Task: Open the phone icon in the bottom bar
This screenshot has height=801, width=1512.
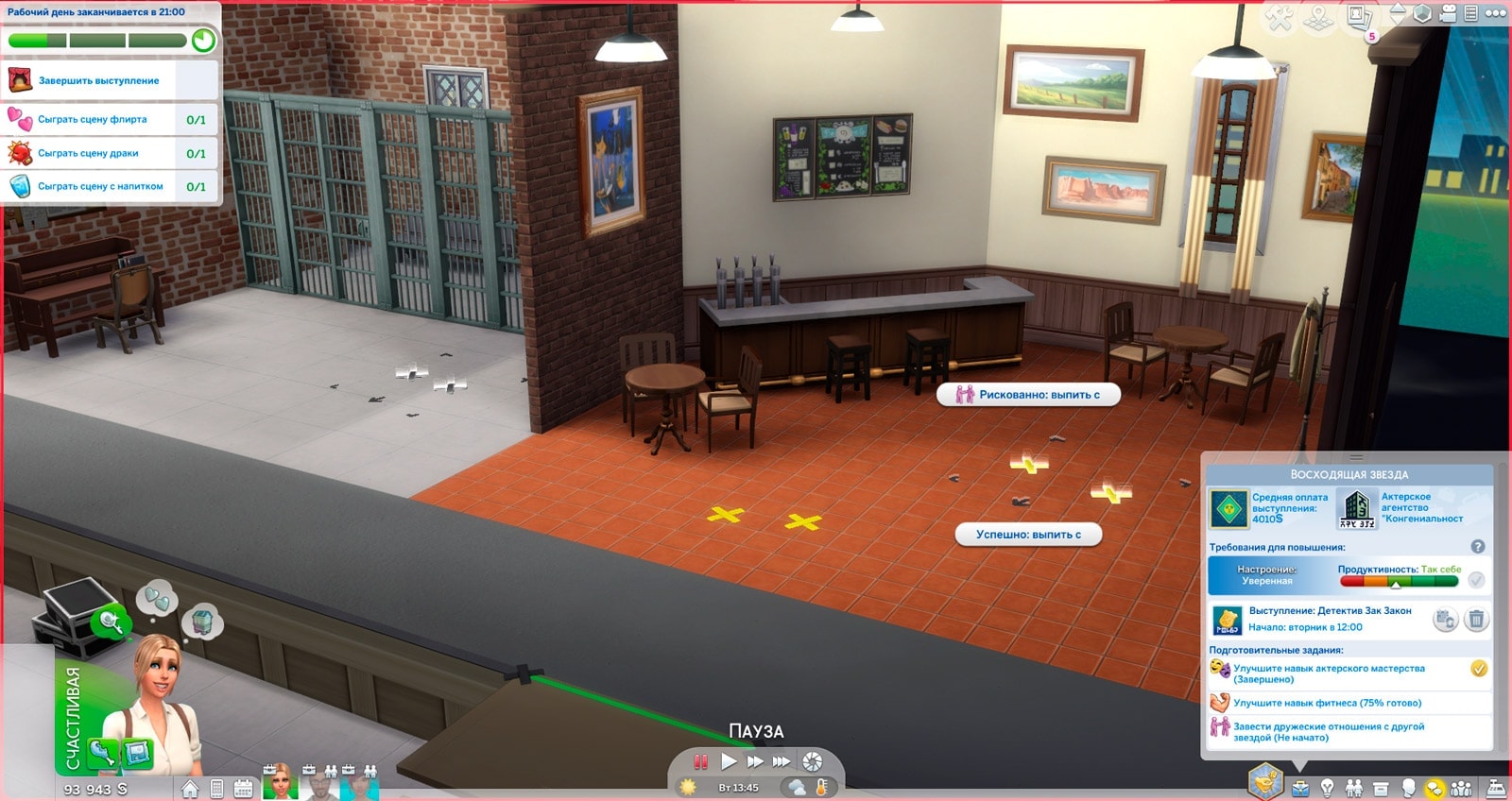Action: (216, 789)
